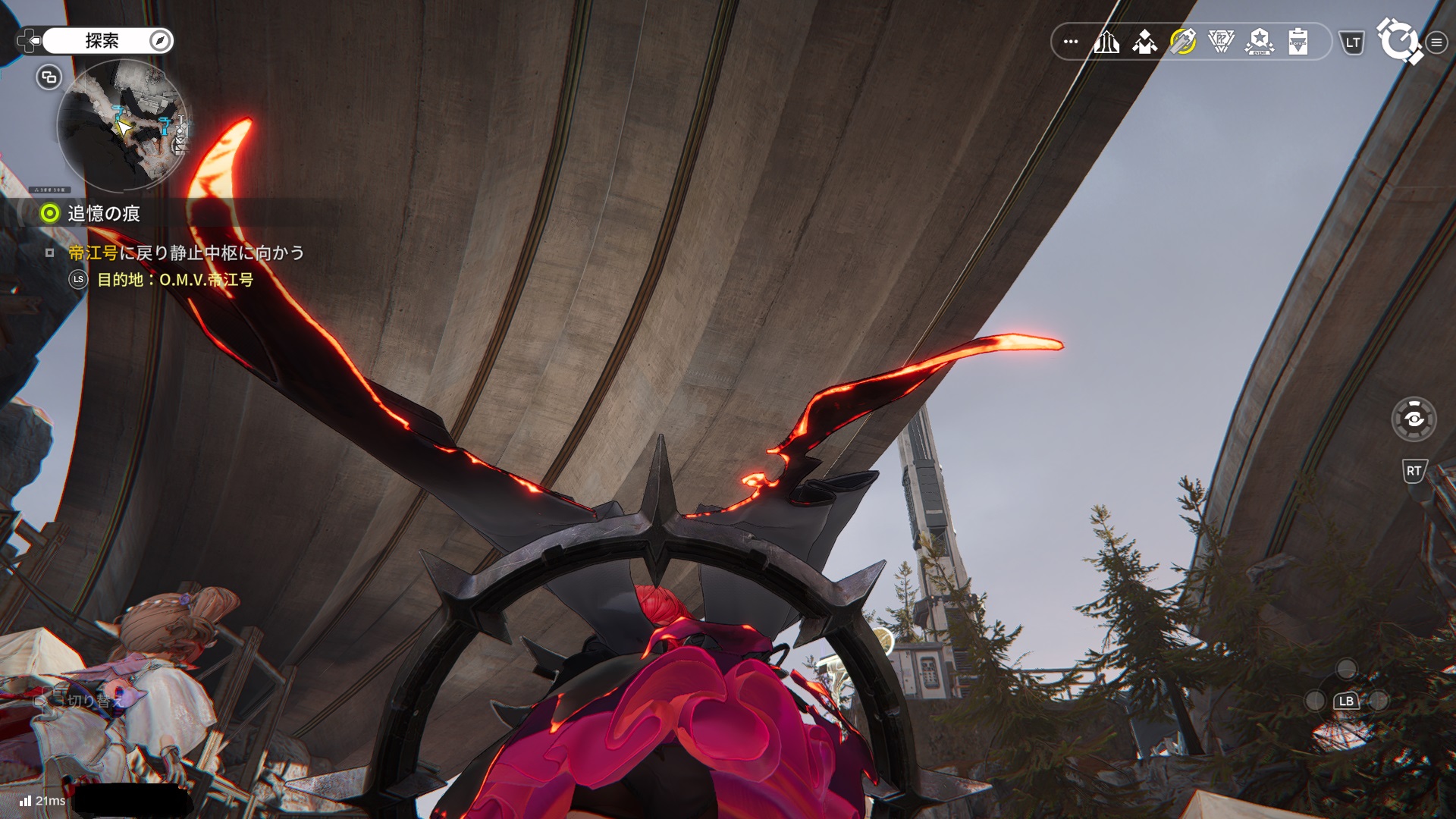Select the yellow-highlighted weapon icon
Image resolution: width=1456 pixels, height=819 pixels.
coord(1183,42)
